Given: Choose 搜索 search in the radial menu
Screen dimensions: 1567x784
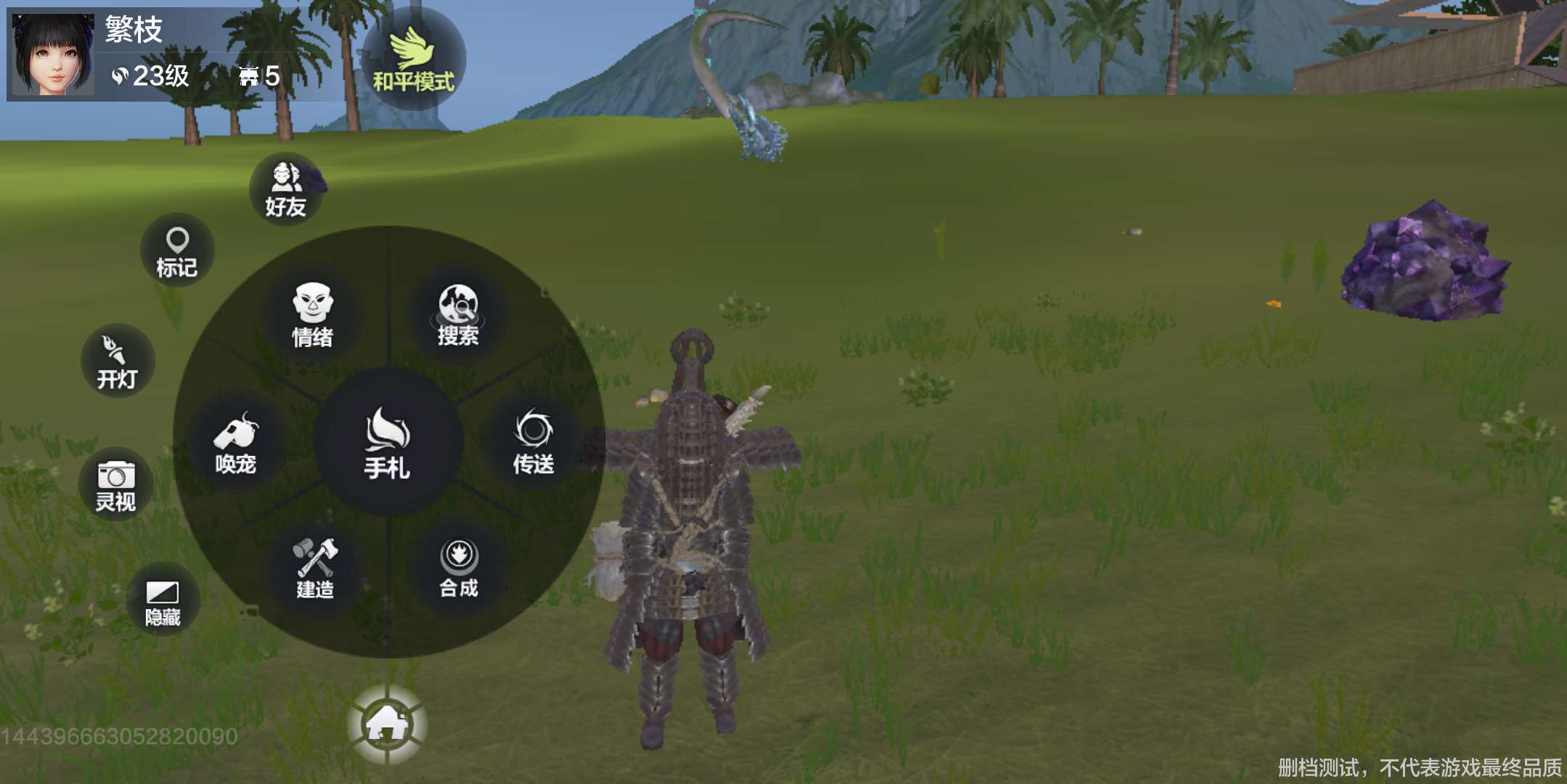Looking at the screenshot, I should (458, 315).
